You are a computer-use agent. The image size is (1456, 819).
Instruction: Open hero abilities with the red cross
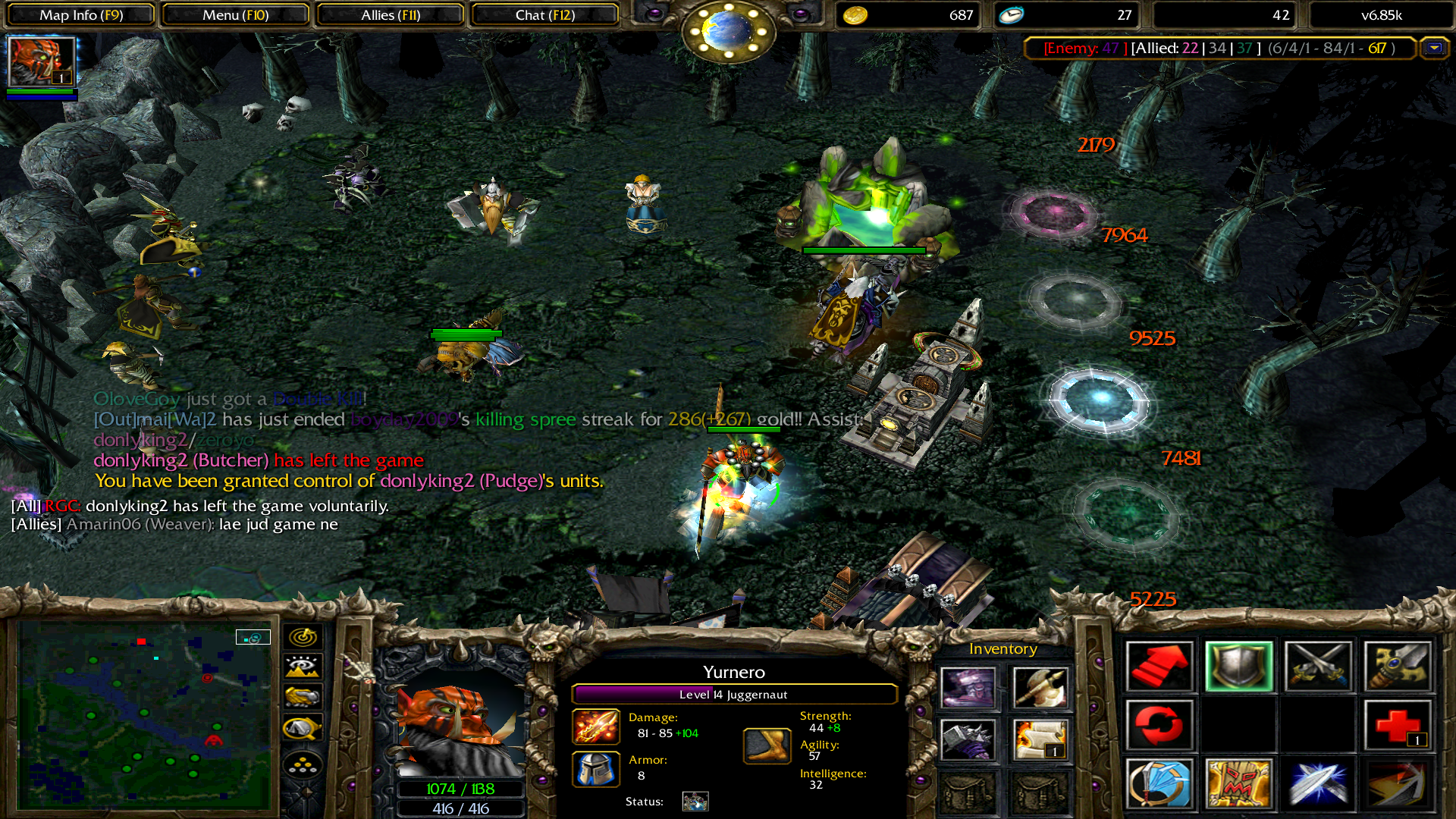coord(1397,726)
